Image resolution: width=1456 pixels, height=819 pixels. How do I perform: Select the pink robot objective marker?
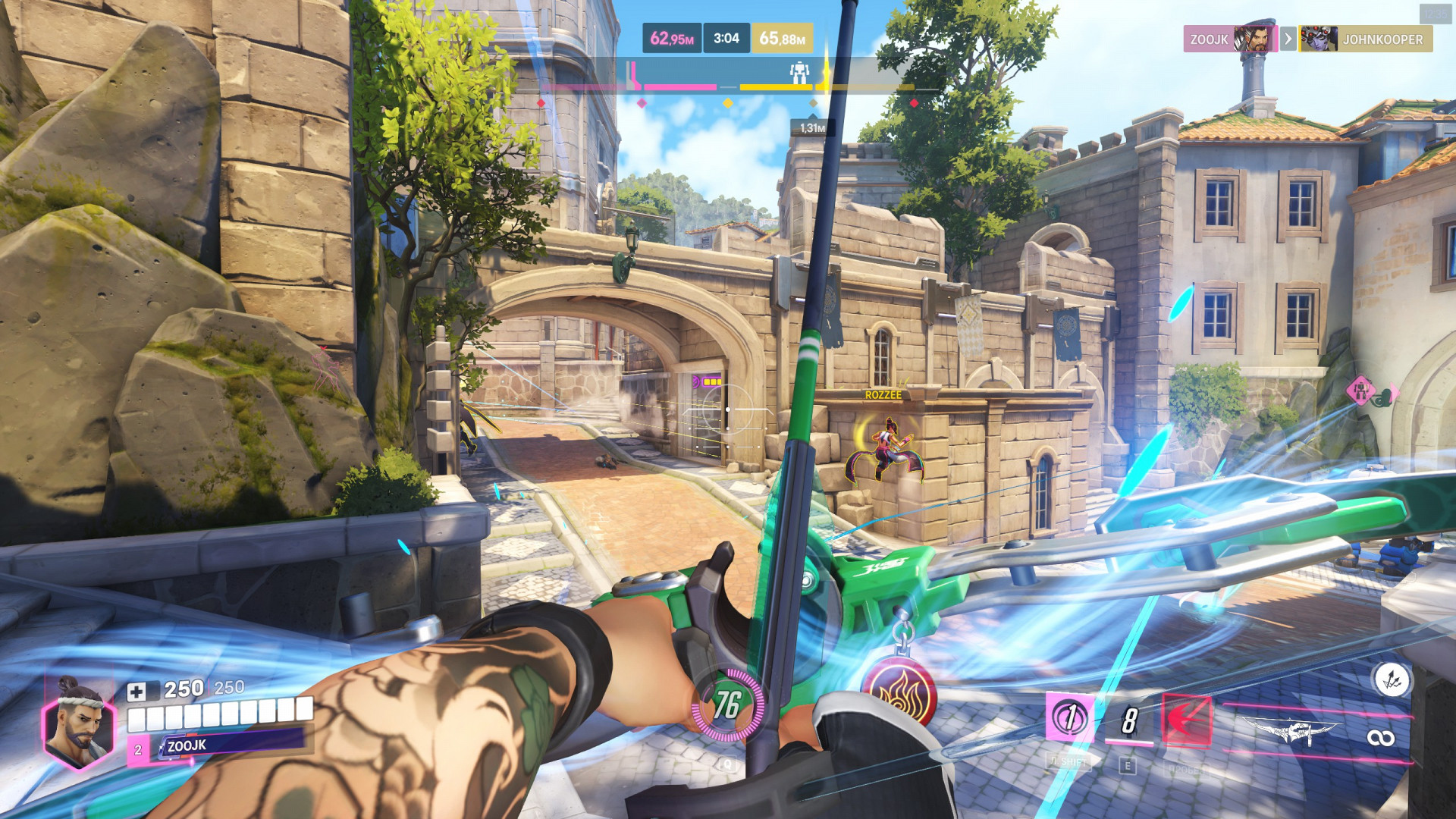[1360, 391]
